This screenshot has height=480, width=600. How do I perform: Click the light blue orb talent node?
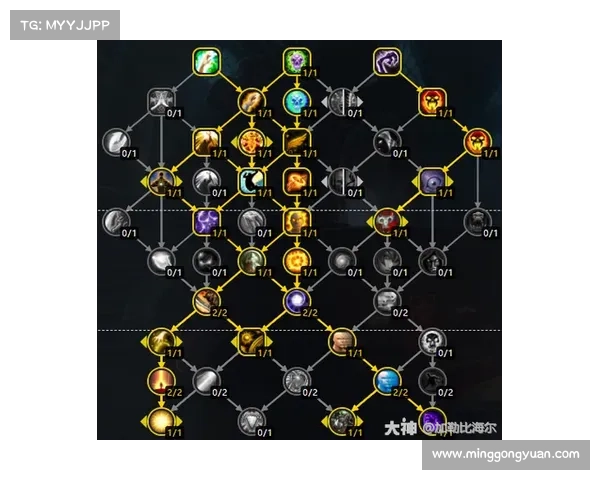point(296,100)
